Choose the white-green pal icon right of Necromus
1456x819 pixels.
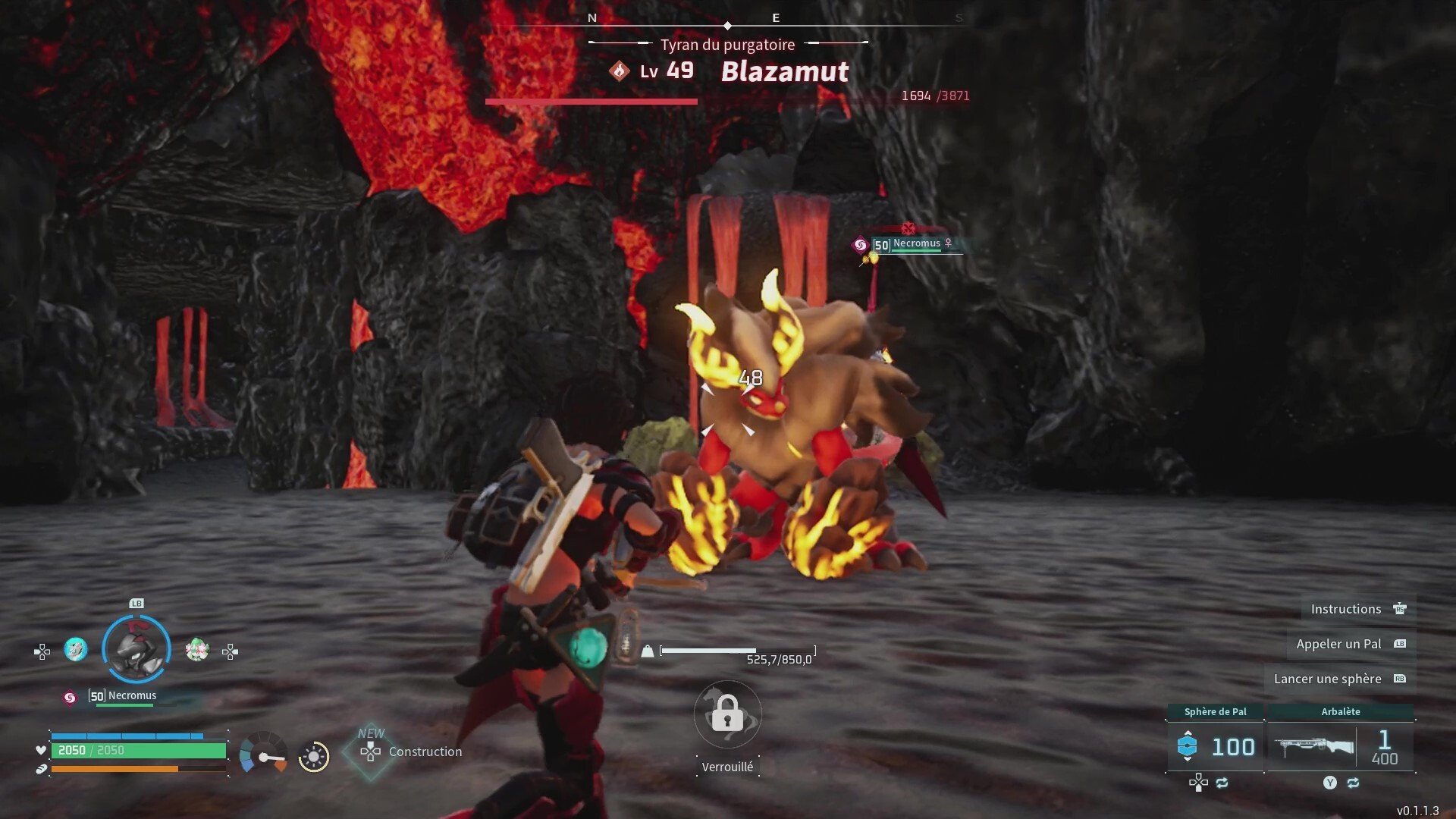point(197,650)
